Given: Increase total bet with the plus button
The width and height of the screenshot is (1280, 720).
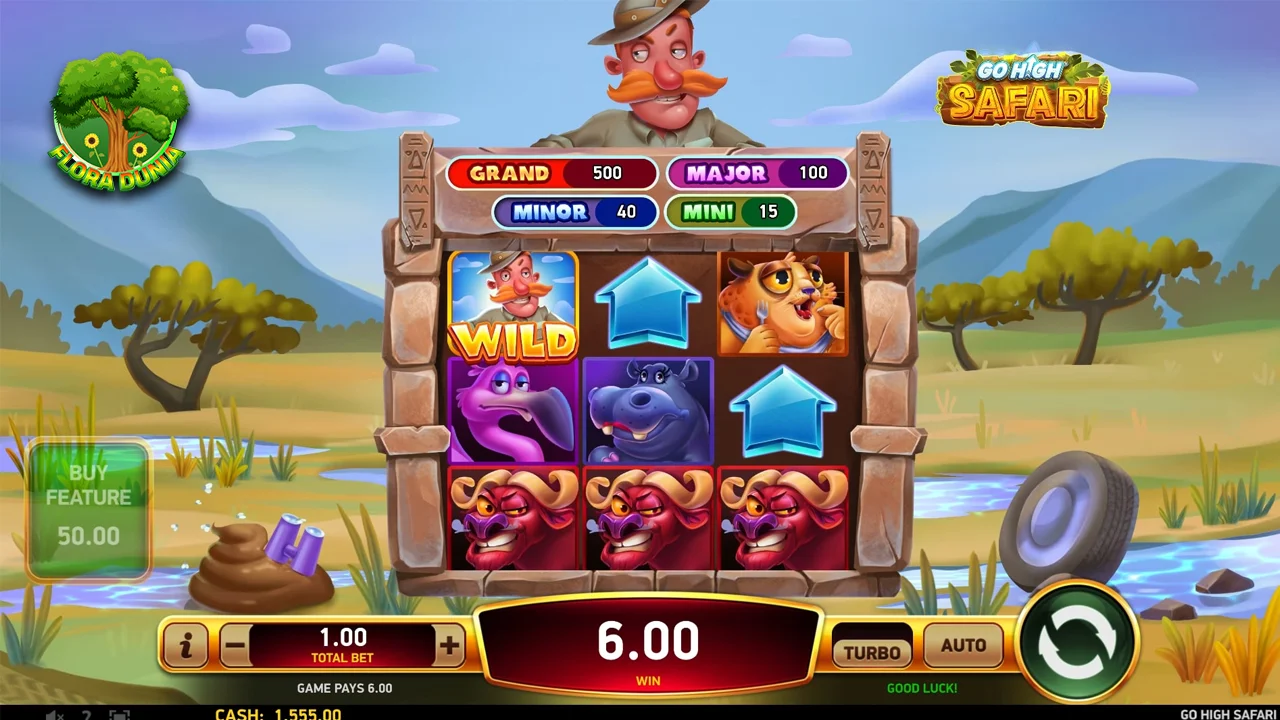Looking at the screenshot, I should coord(449,646).
